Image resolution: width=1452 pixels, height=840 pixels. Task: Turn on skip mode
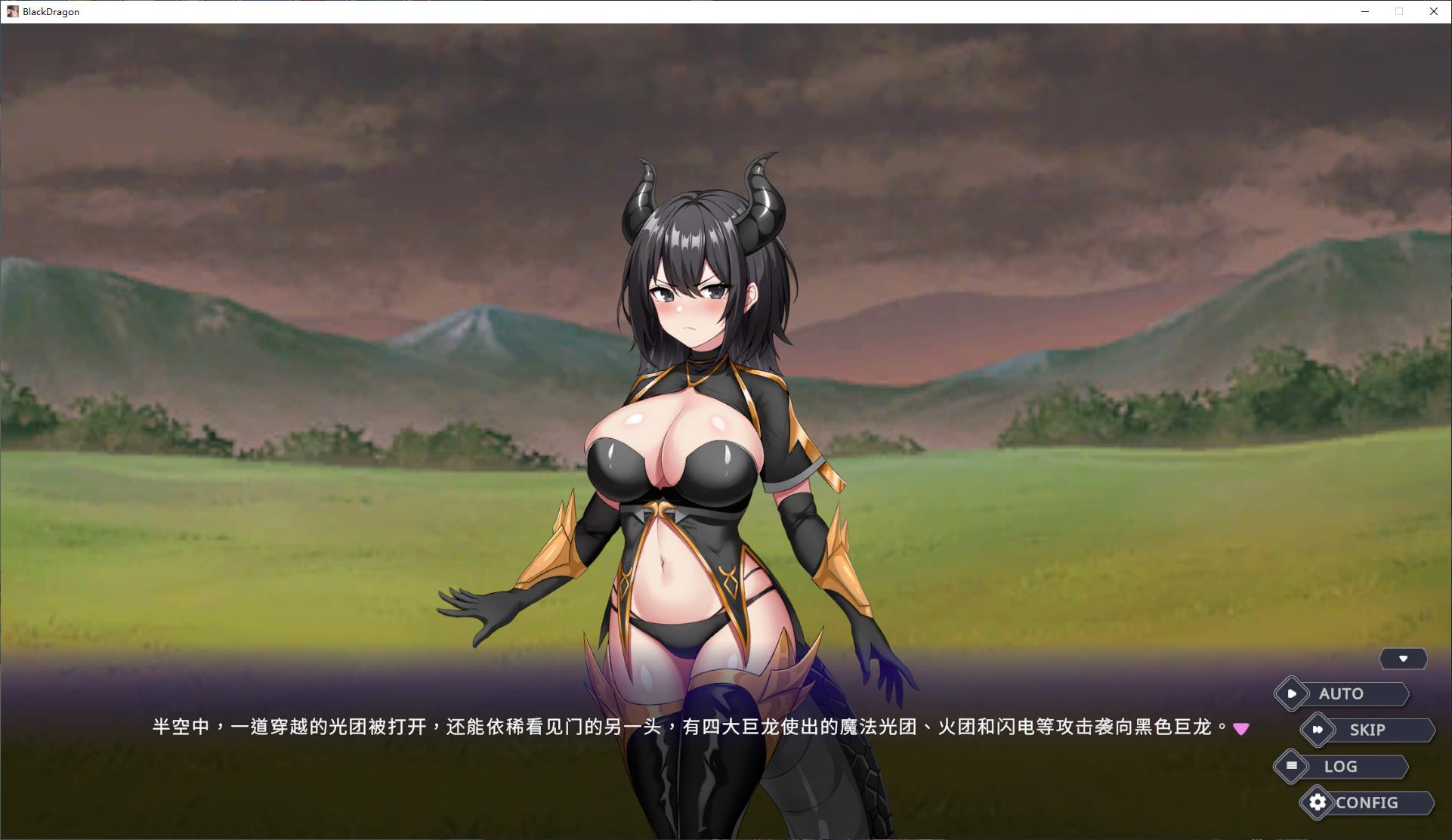1369,729
